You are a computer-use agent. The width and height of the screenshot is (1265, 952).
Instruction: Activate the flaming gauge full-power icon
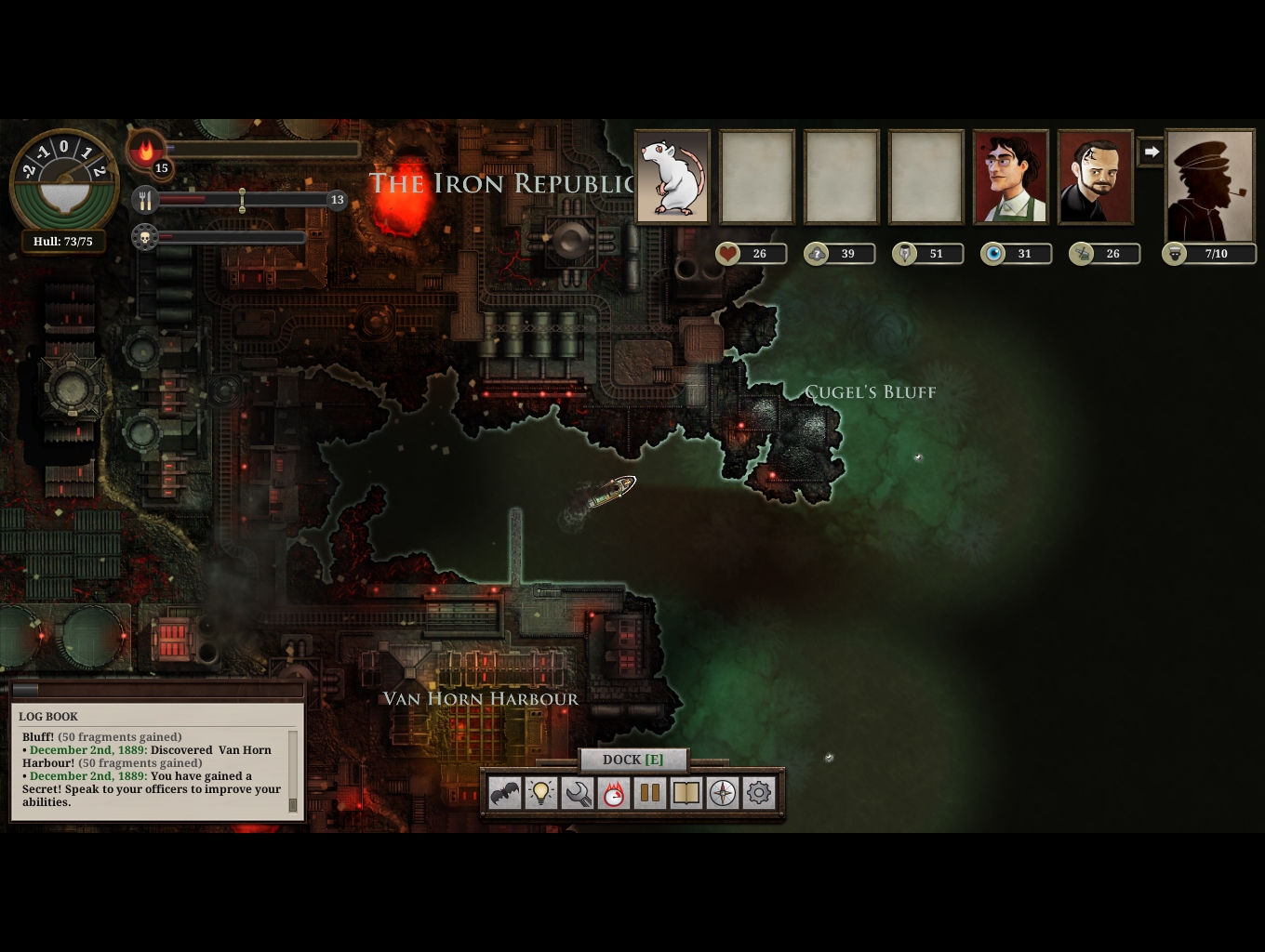point(614,793)
